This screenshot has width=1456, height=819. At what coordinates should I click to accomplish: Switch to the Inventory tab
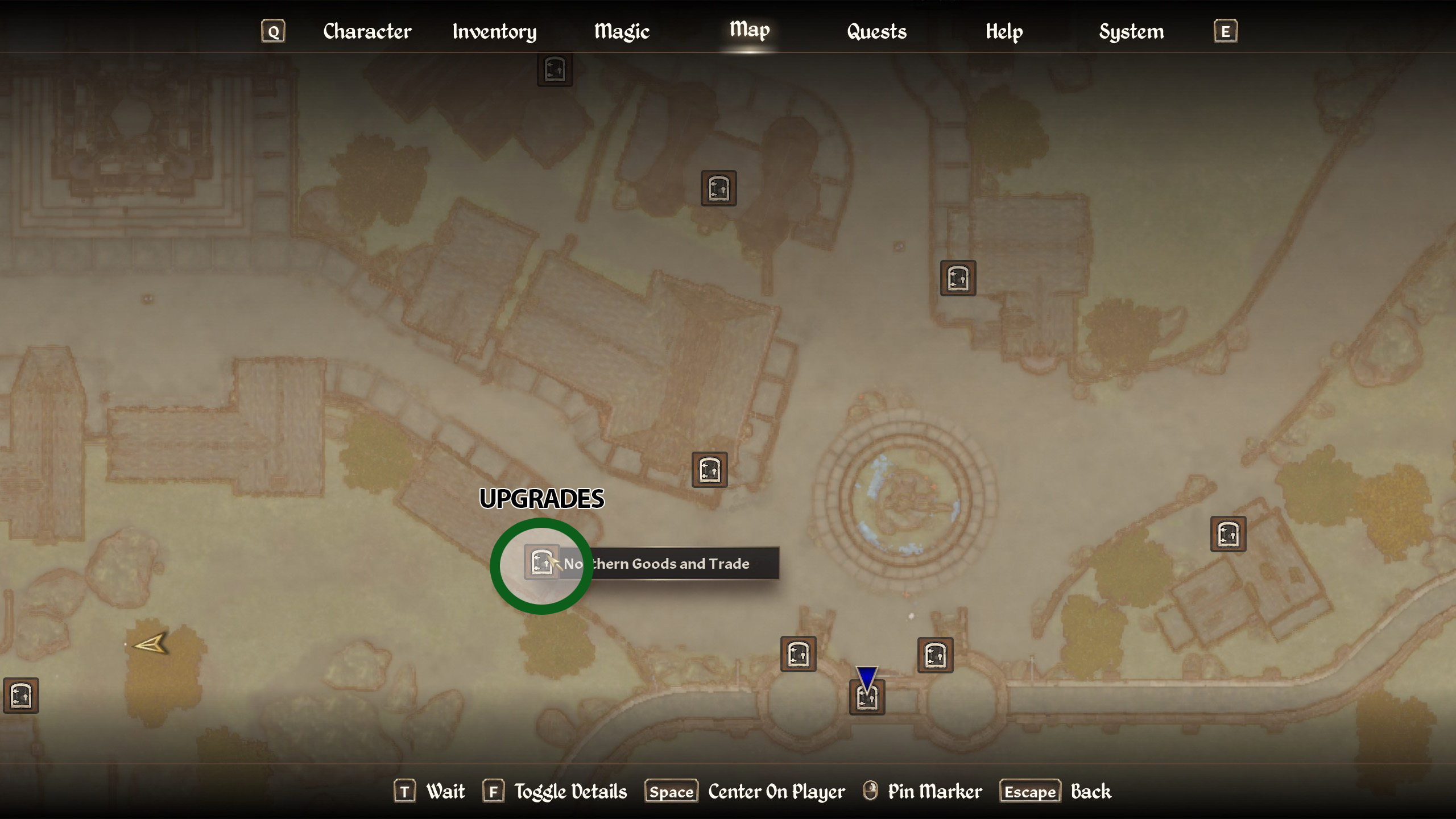tap(494, 31)
